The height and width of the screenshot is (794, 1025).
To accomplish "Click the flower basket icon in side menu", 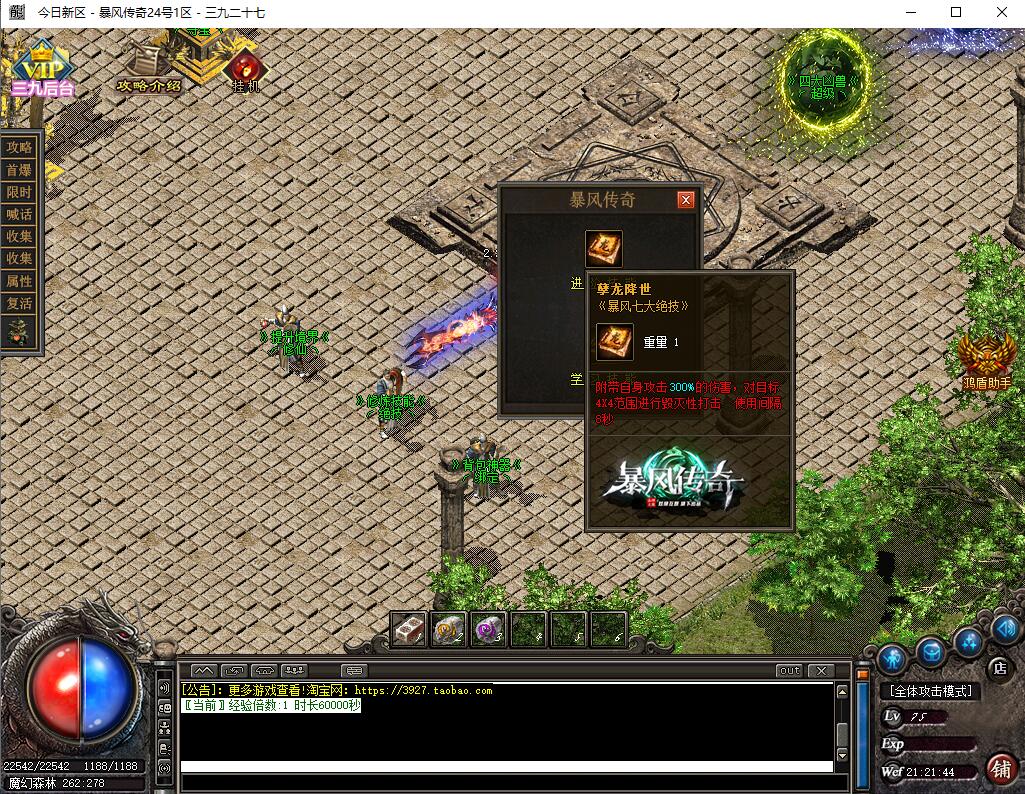I will (x=19, y=332).
